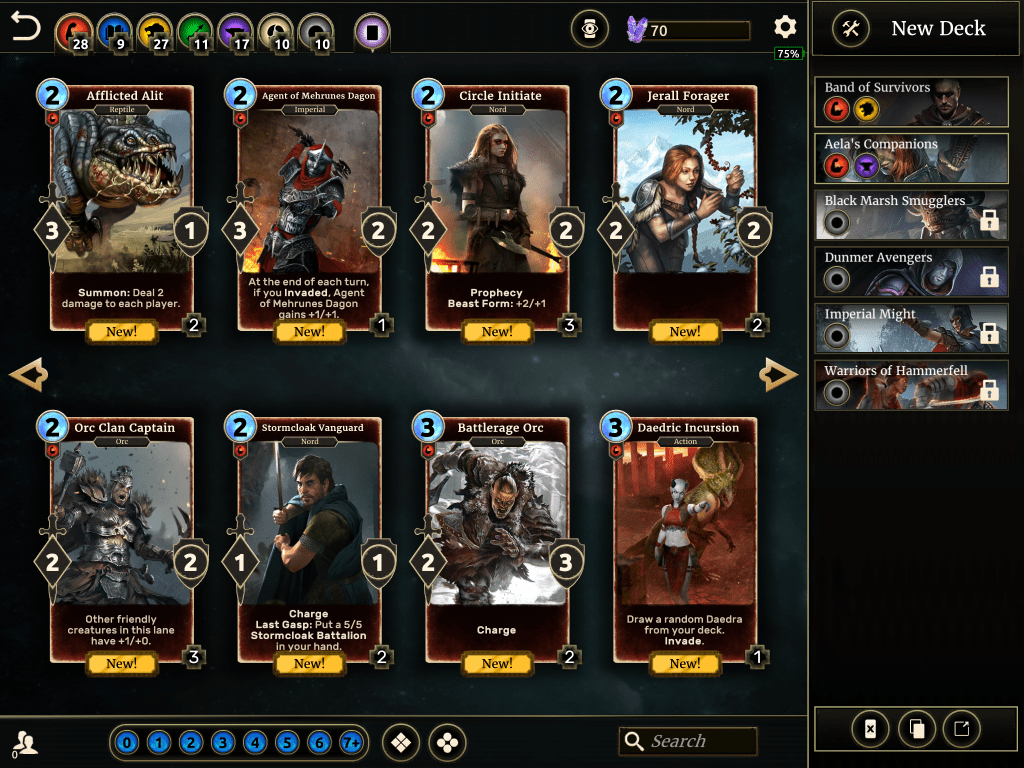Open the Aela's Companions deck

[911, 155]
